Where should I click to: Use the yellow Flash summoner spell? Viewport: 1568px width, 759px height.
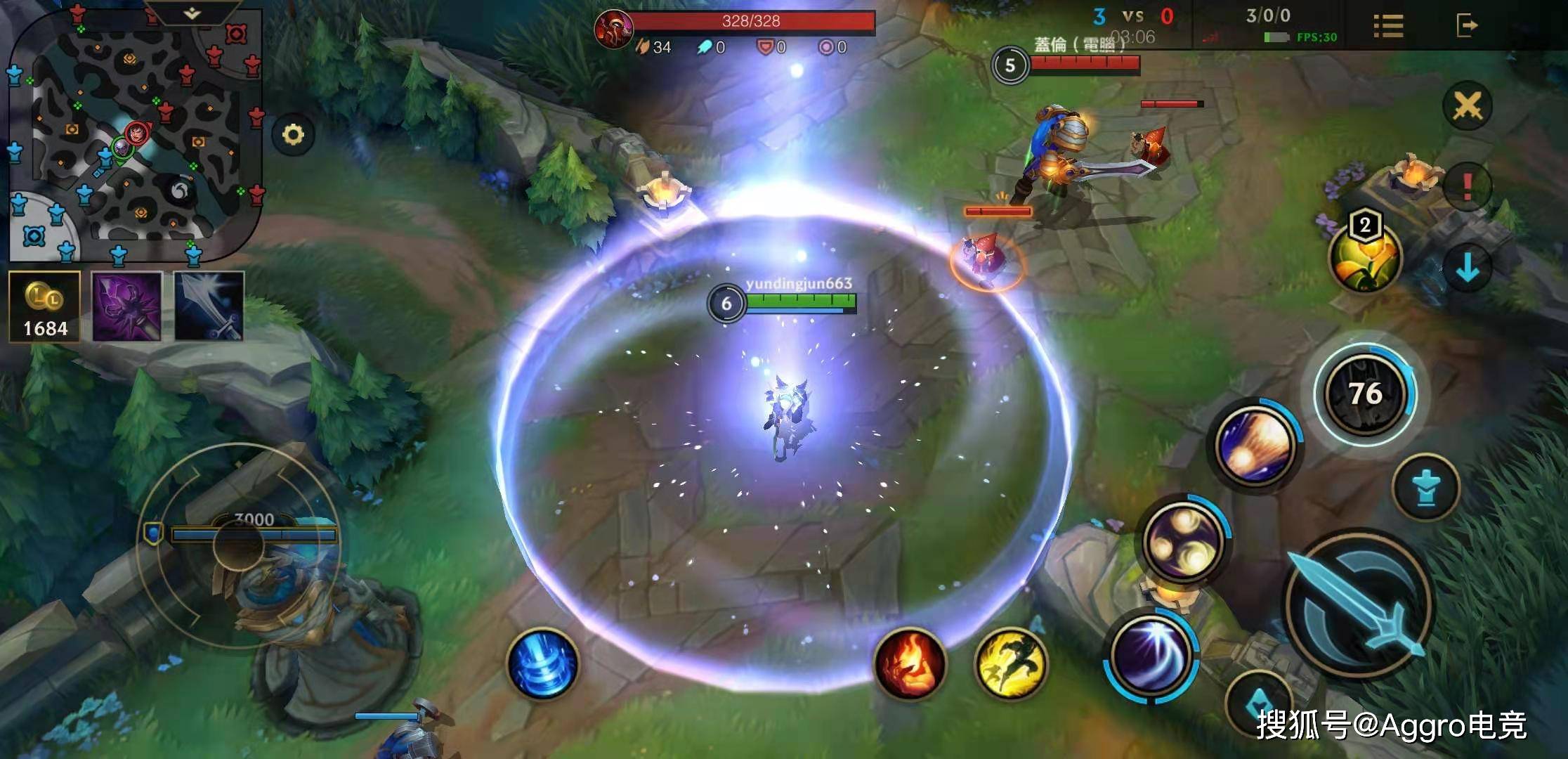click(x=1010, y=663)
